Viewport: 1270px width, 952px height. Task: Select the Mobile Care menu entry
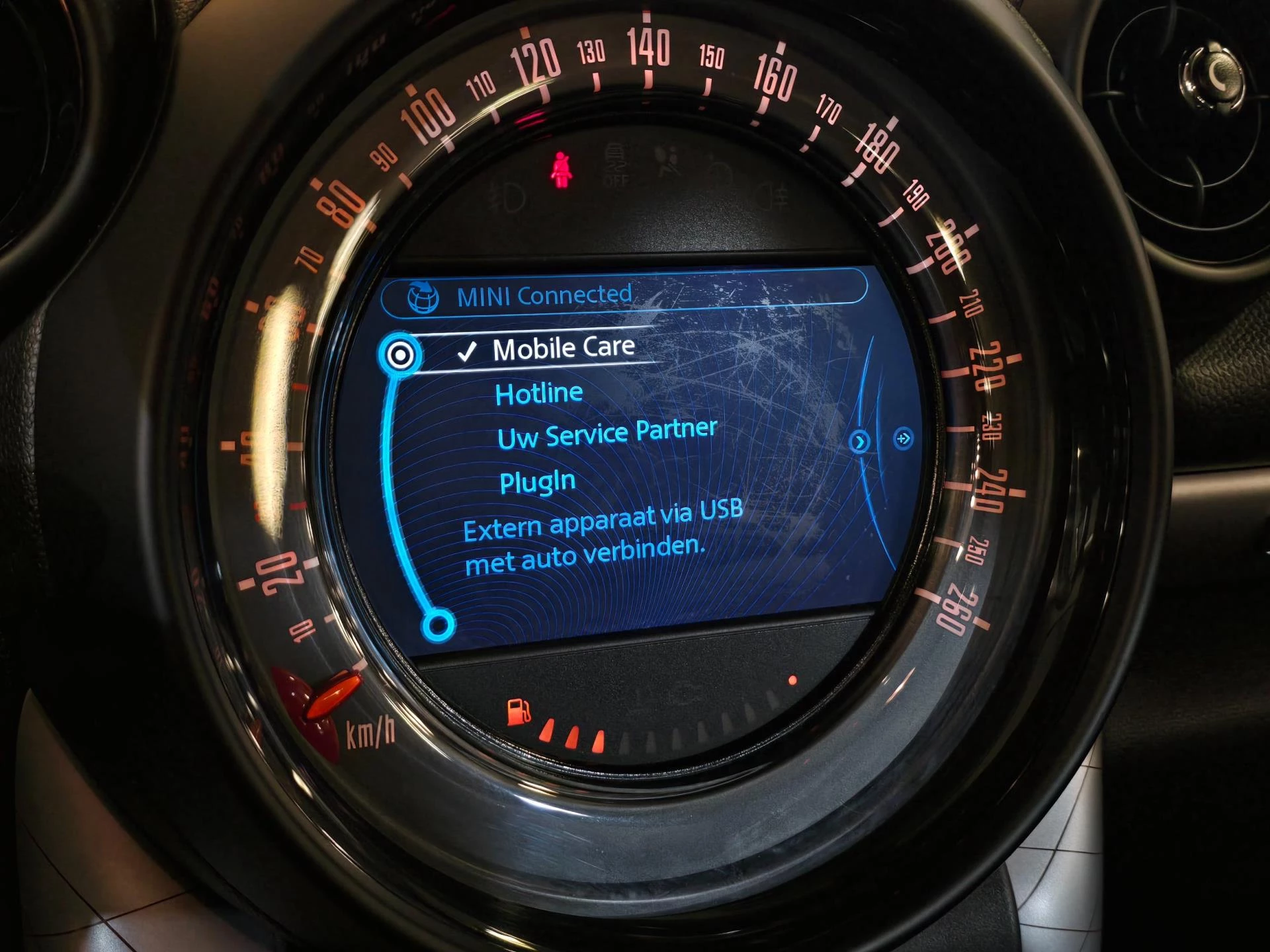563,348
